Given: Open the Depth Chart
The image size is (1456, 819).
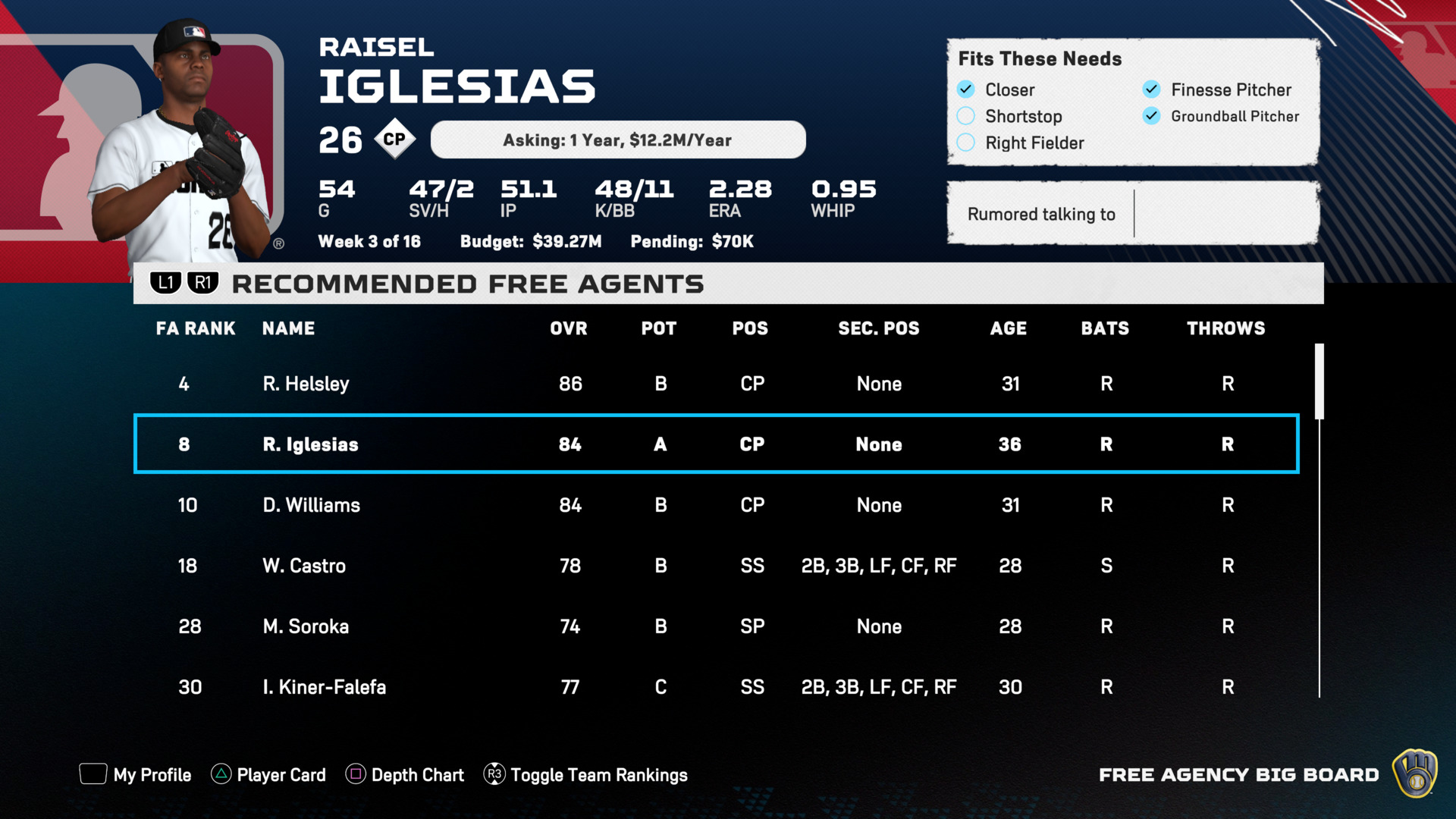Looking at the screenshot, I should click(x=405, y=774).
